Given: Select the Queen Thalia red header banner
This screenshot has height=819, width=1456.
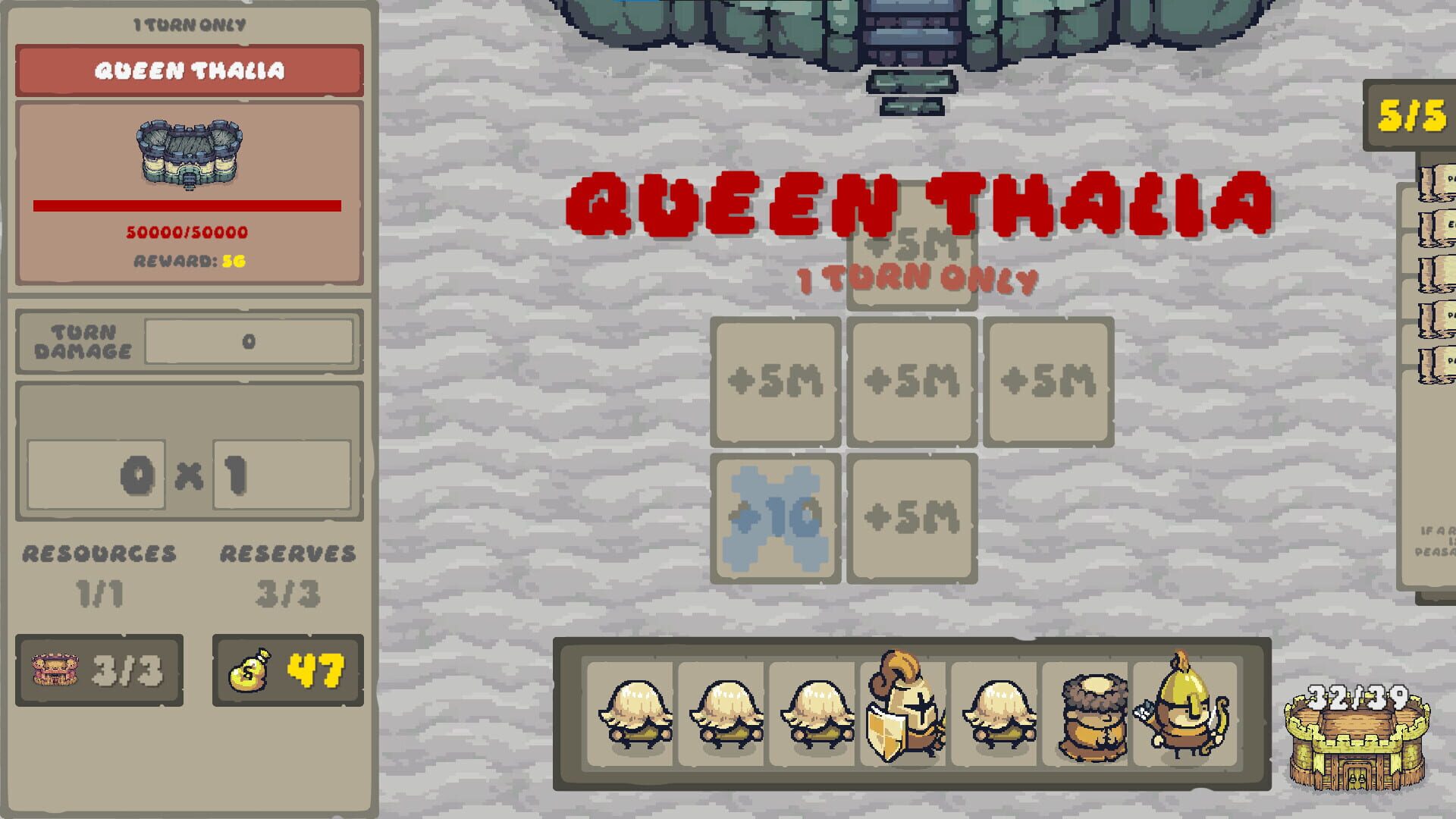Looking at the screenshot, I should pos(188,72).
